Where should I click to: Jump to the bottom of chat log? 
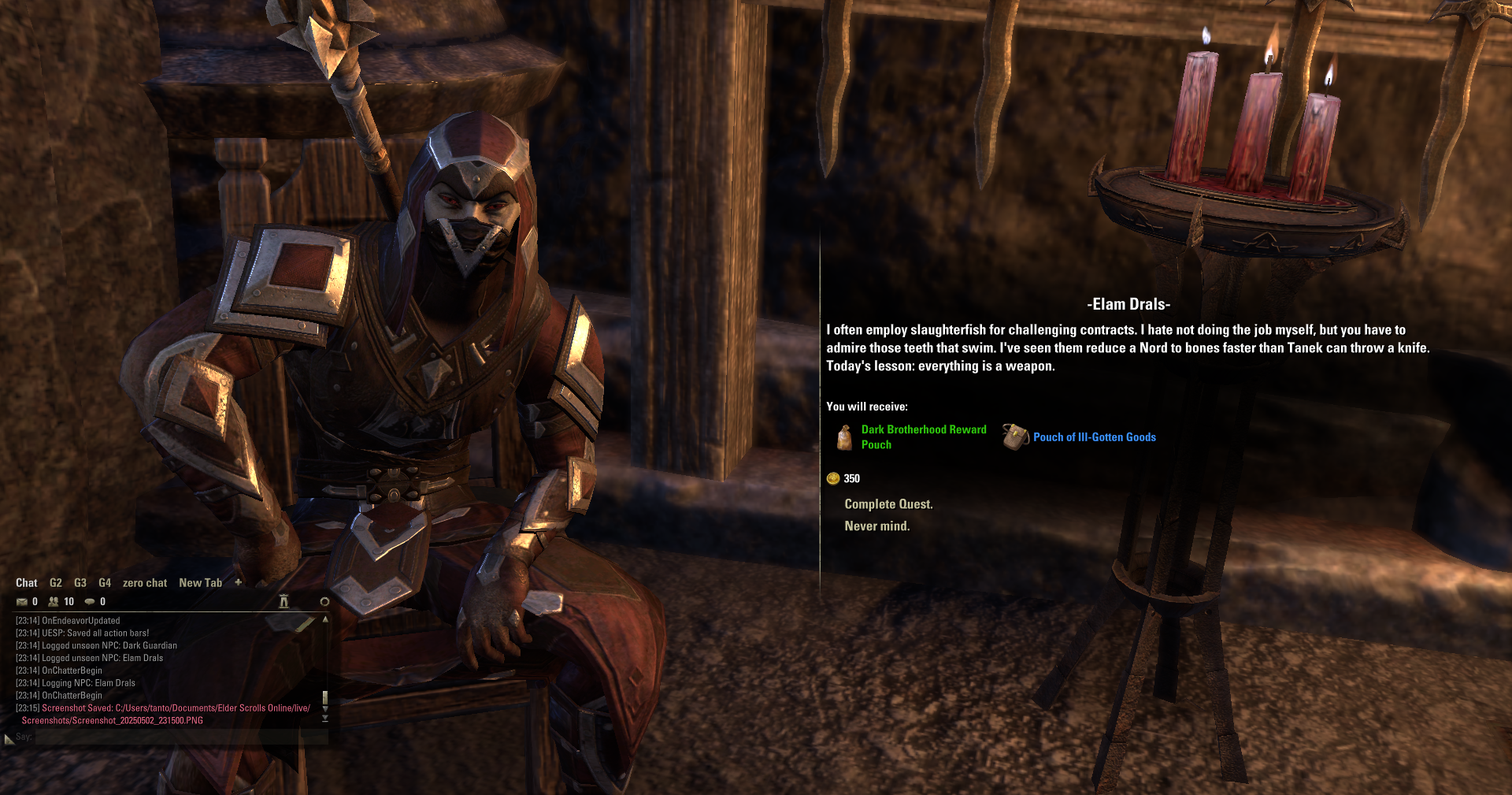coord(324,719)
